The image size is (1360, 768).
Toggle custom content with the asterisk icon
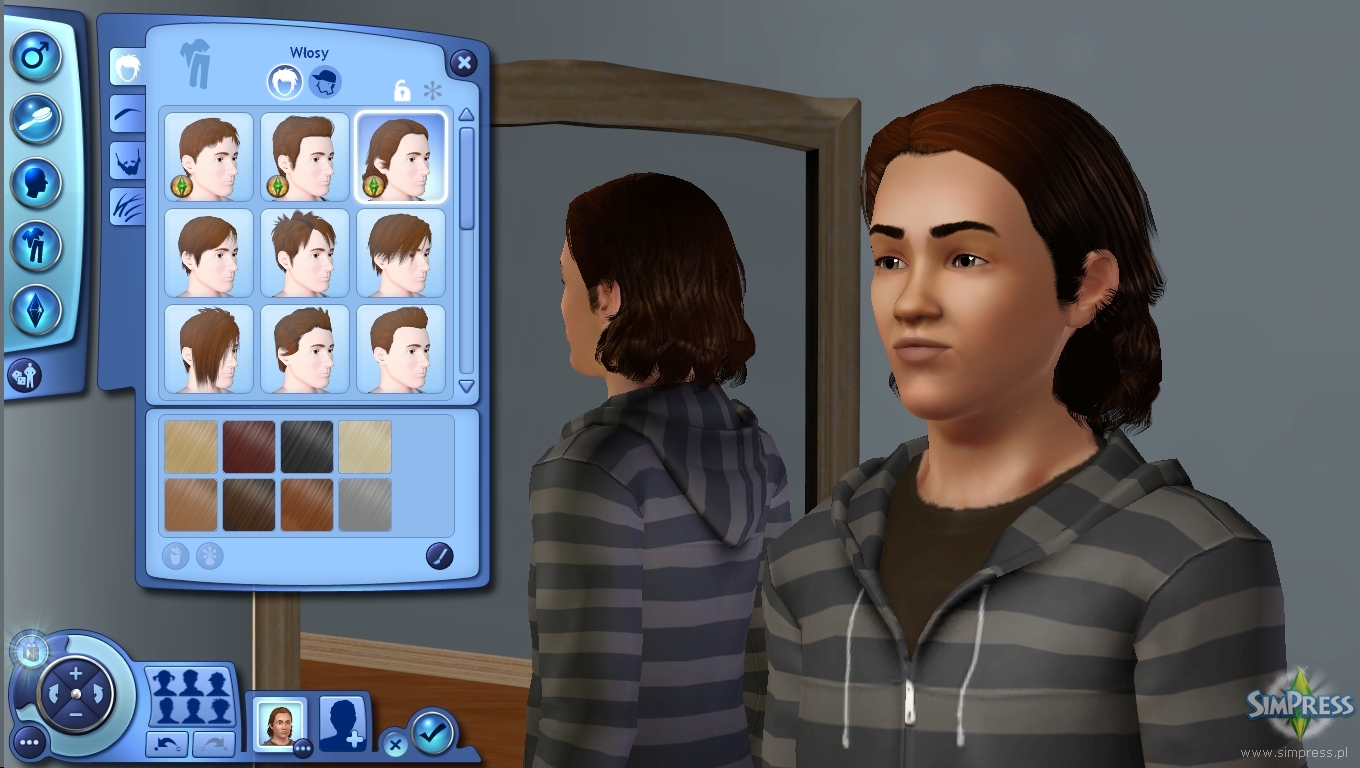(x=432, y=90)
